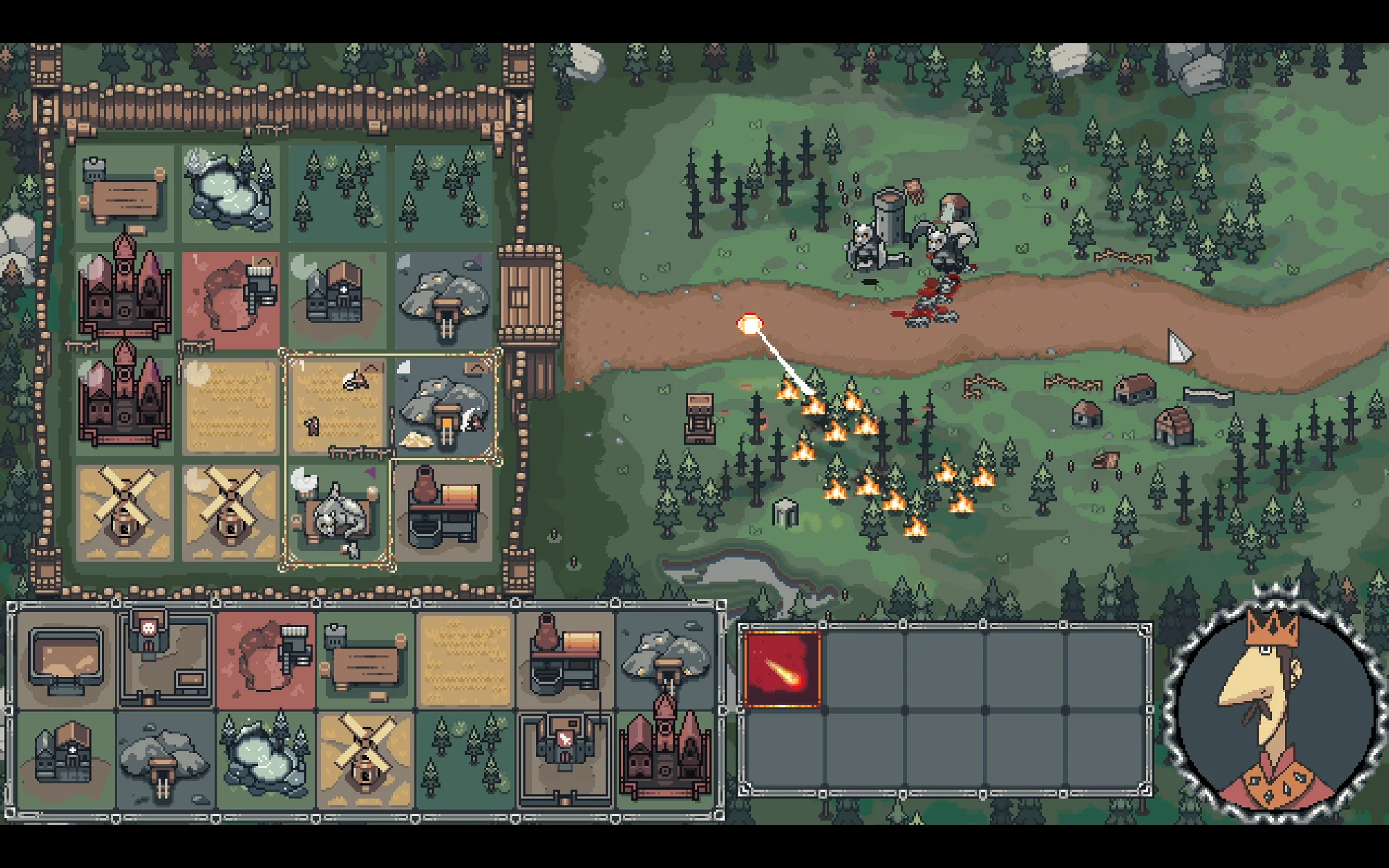Select the pond tile in the build bar
Screen dimensions: 1389x868
coord(266,758)
